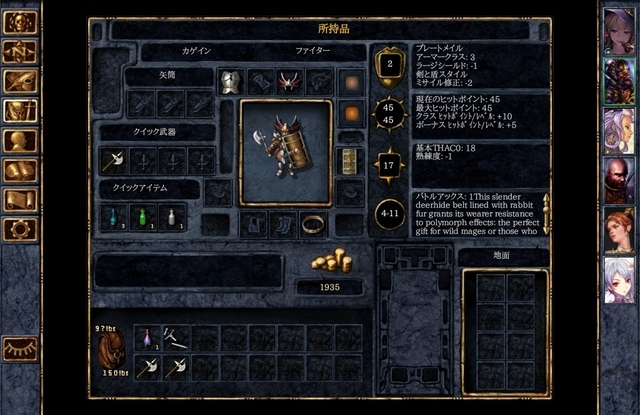Select the horned helmet slot
640x415 pixels.
(290, 82)
